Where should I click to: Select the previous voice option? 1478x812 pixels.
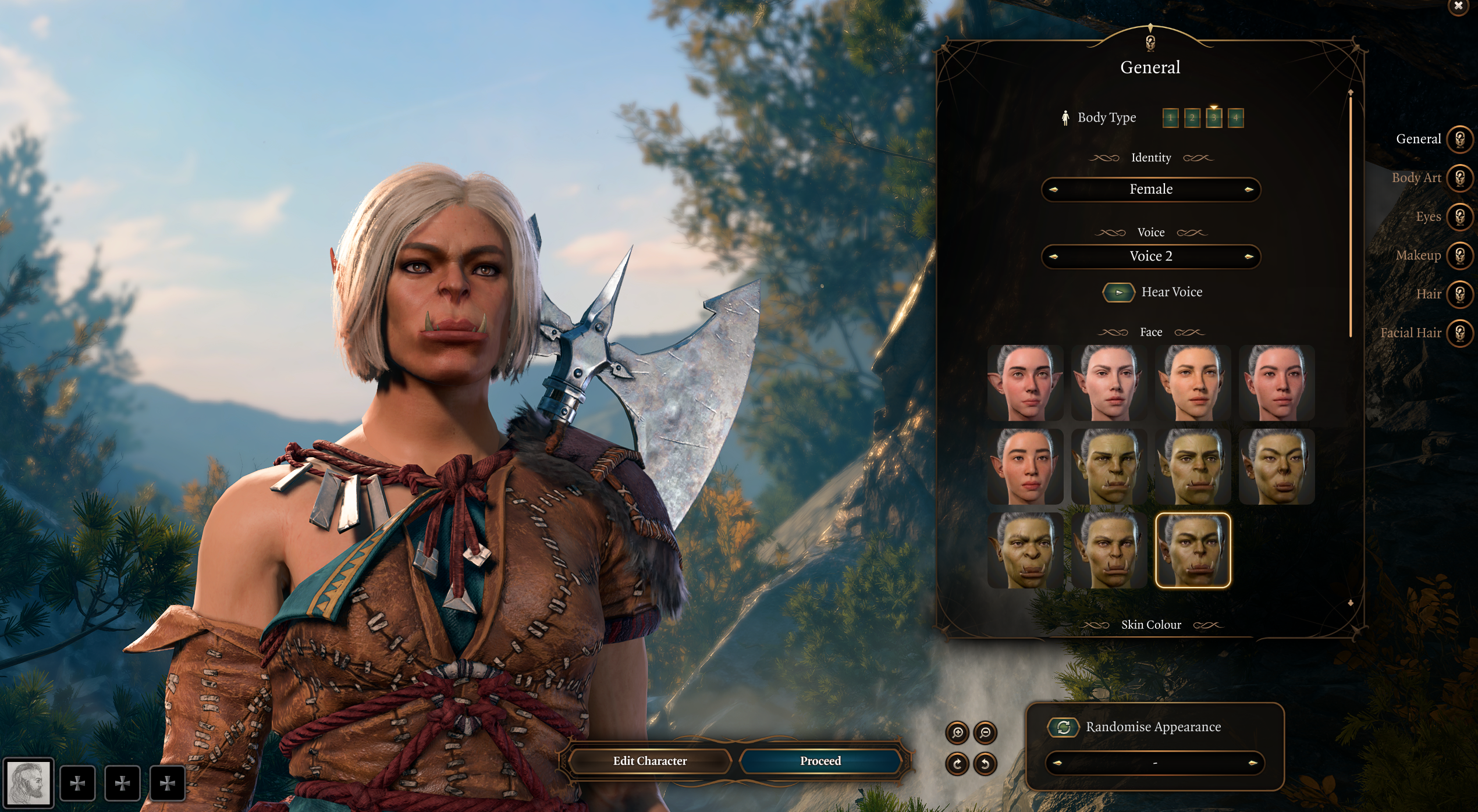[x=1053, y=257]
